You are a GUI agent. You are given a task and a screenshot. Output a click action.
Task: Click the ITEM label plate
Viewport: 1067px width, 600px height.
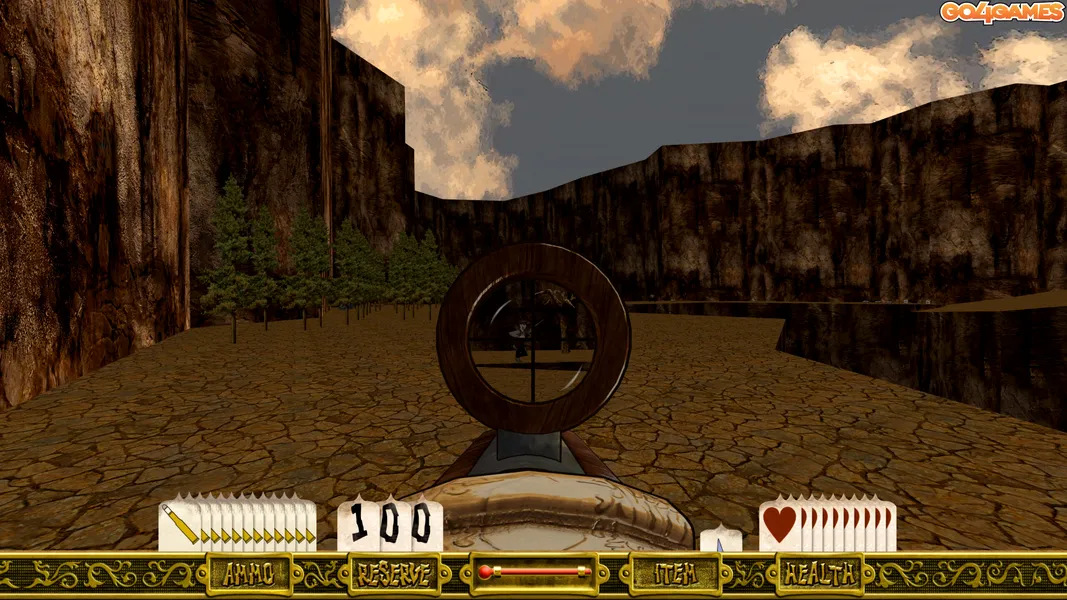coord(675,574)
